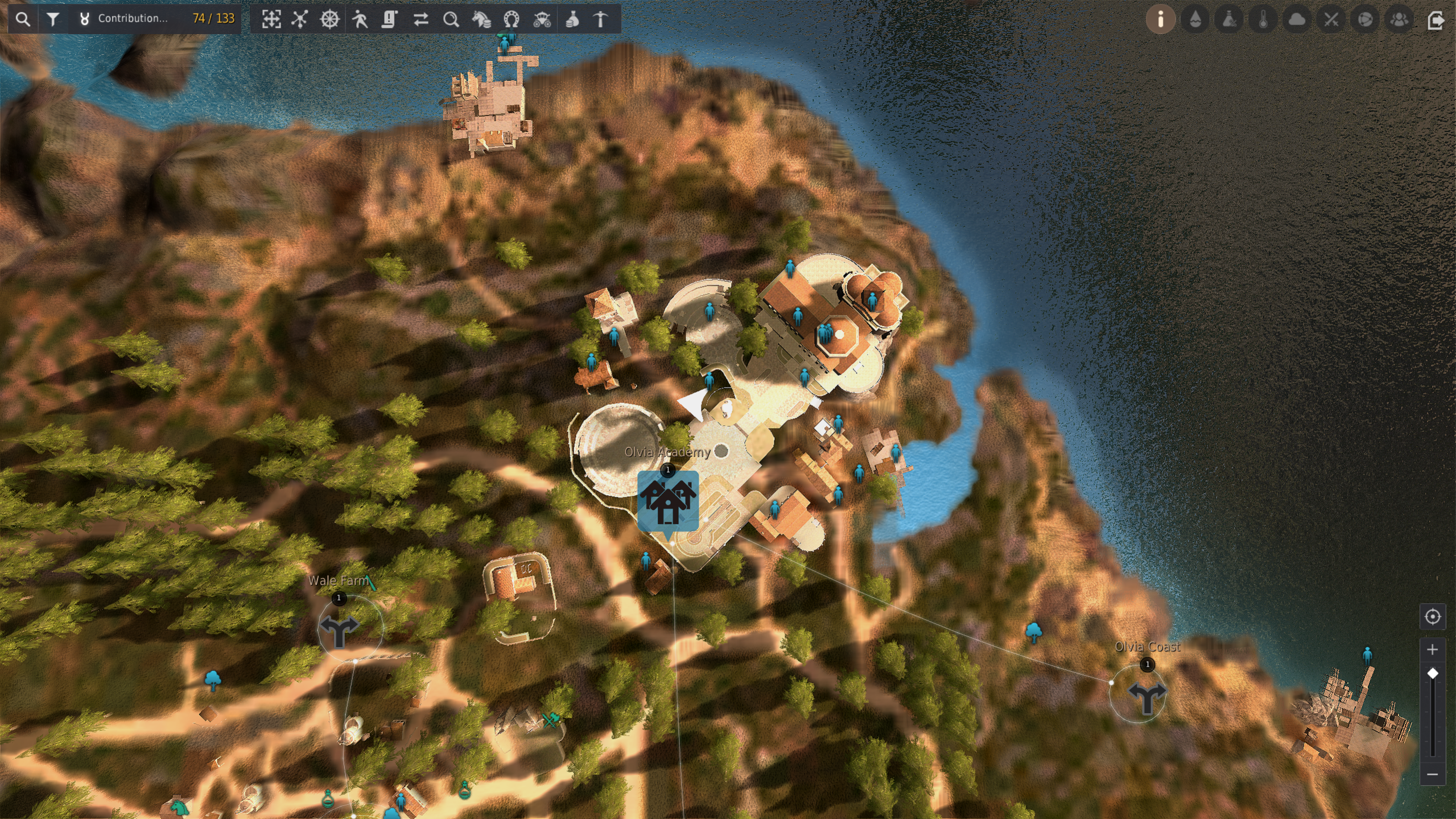Open the map filter funnel
The image size is (1456, 819).
[53, 19]
